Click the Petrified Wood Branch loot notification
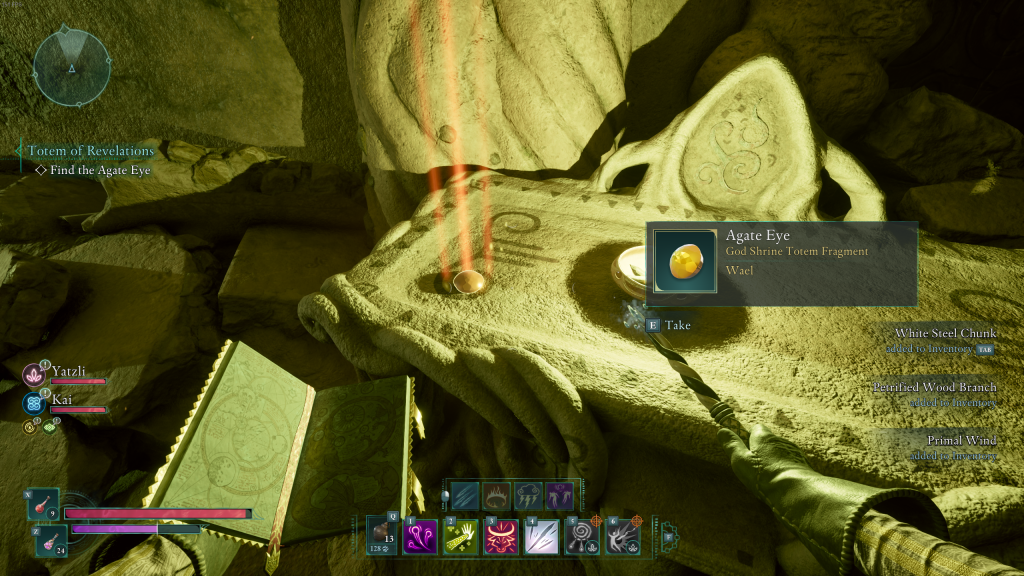The width and height of the screenshot is (1024, 576). point(934,394)
